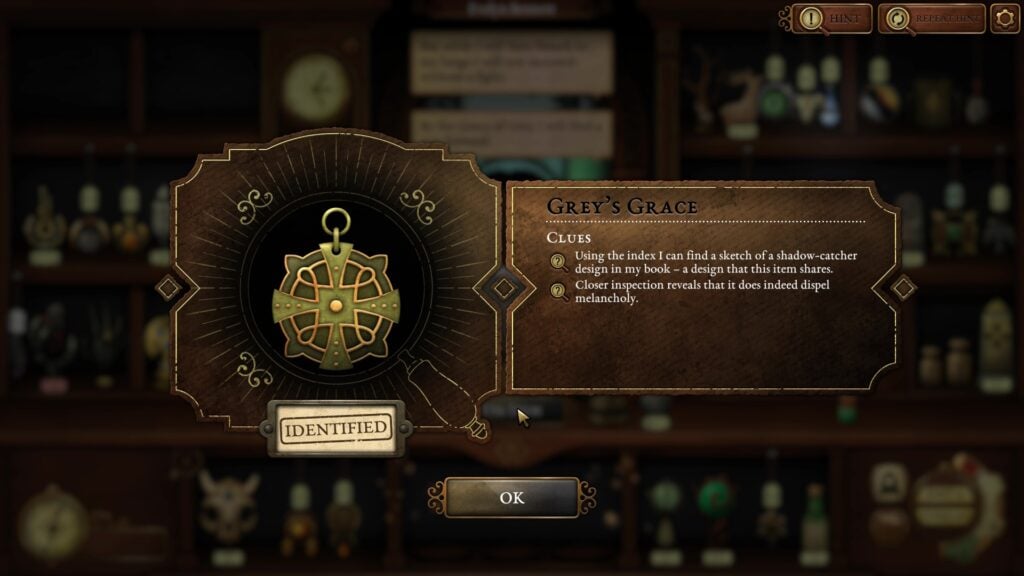Select the shadow-catcher design clue icon
This screenshot has width=1024, height=576.
(559, 262)
